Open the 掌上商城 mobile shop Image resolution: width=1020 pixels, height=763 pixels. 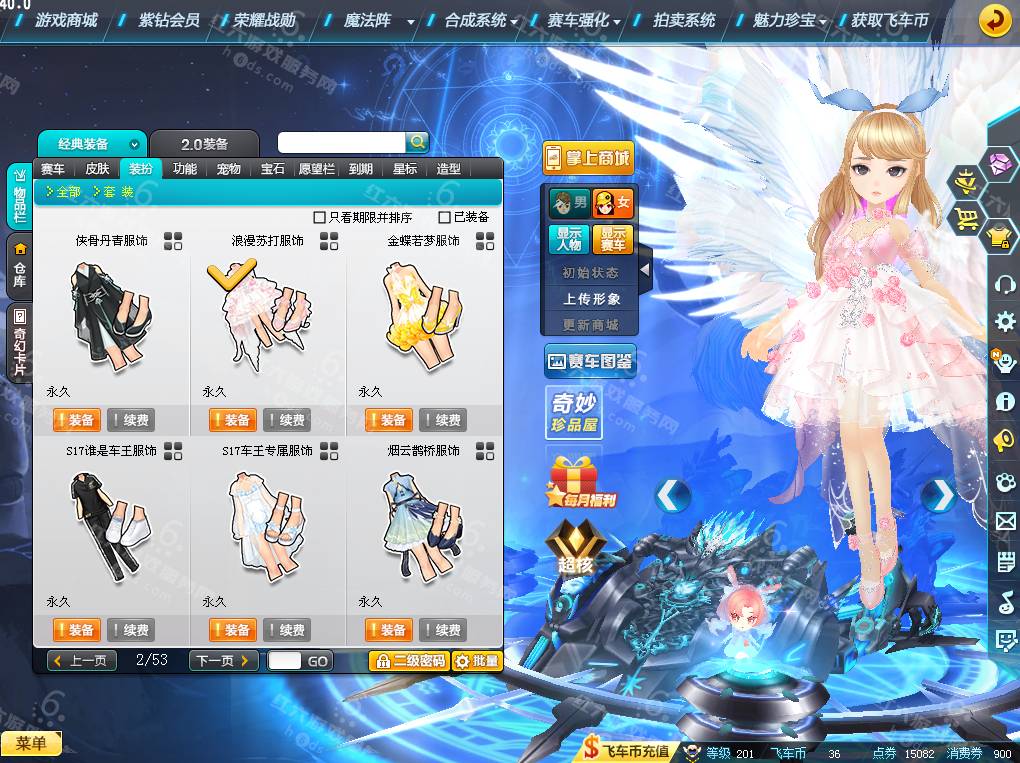pos(588,158)
